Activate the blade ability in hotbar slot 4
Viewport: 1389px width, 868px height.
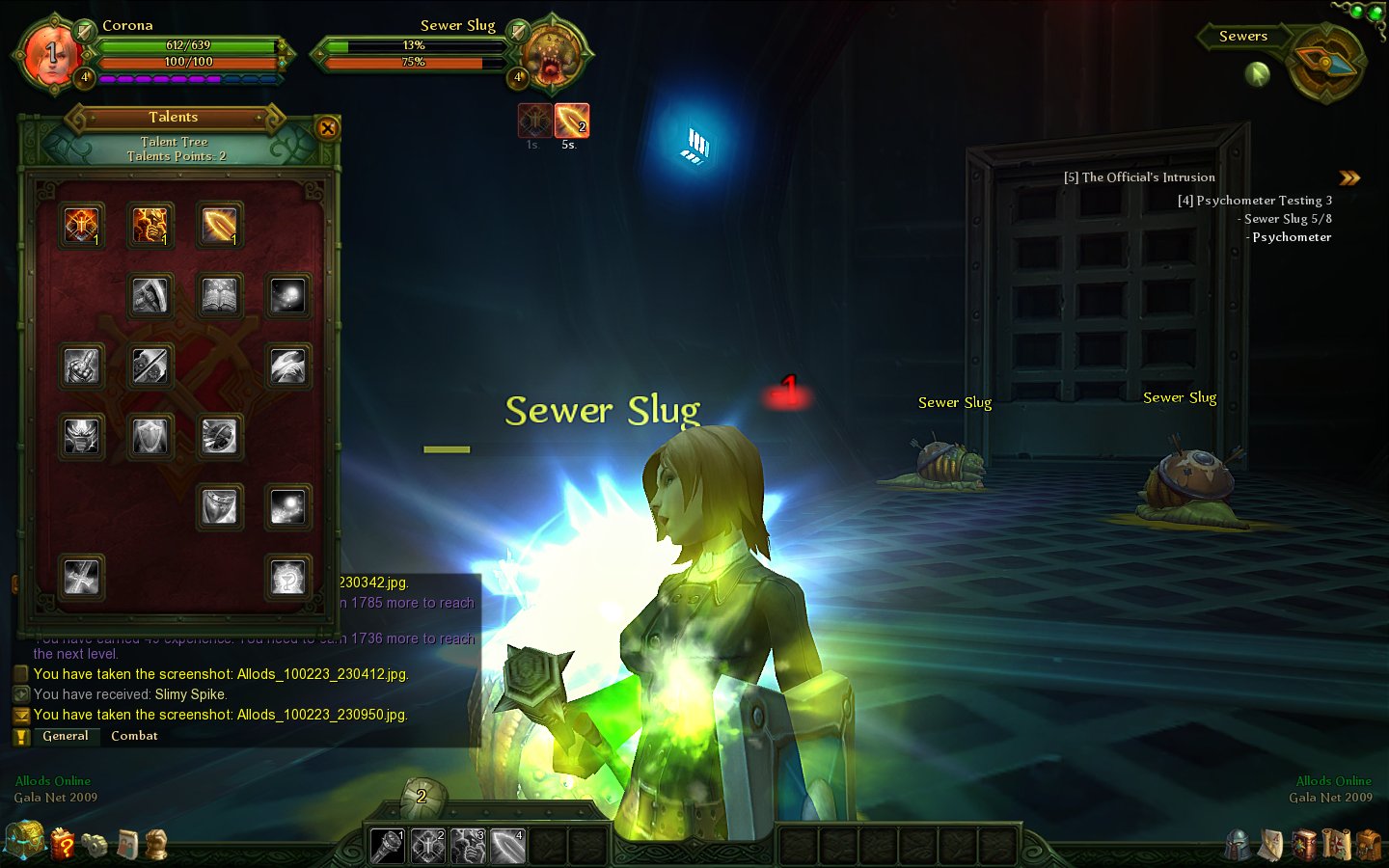[507, 846]
